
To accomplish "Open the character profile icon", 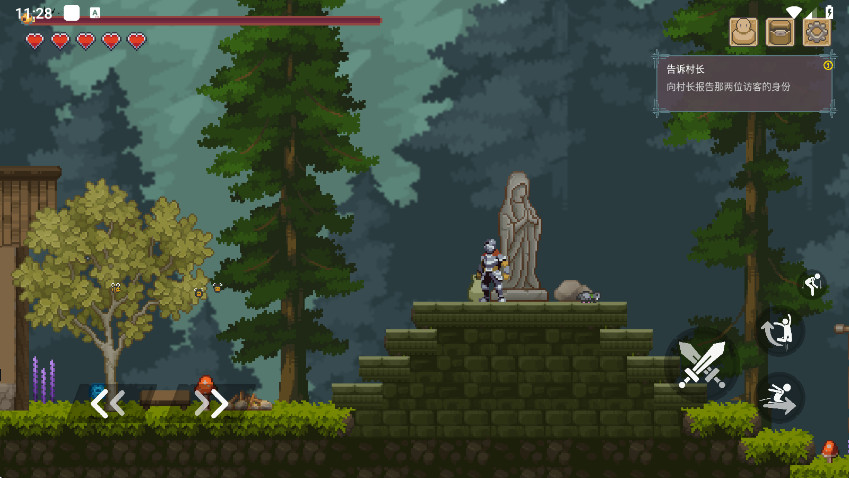I will click(743, 32).
